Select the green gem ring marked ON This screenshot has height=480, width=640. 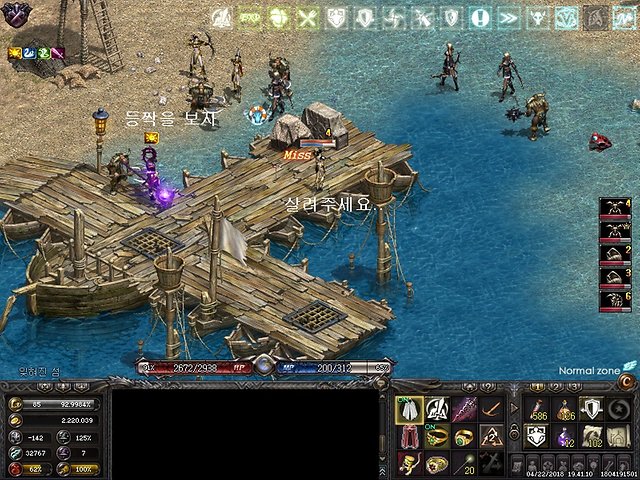(x=437, y=437)
